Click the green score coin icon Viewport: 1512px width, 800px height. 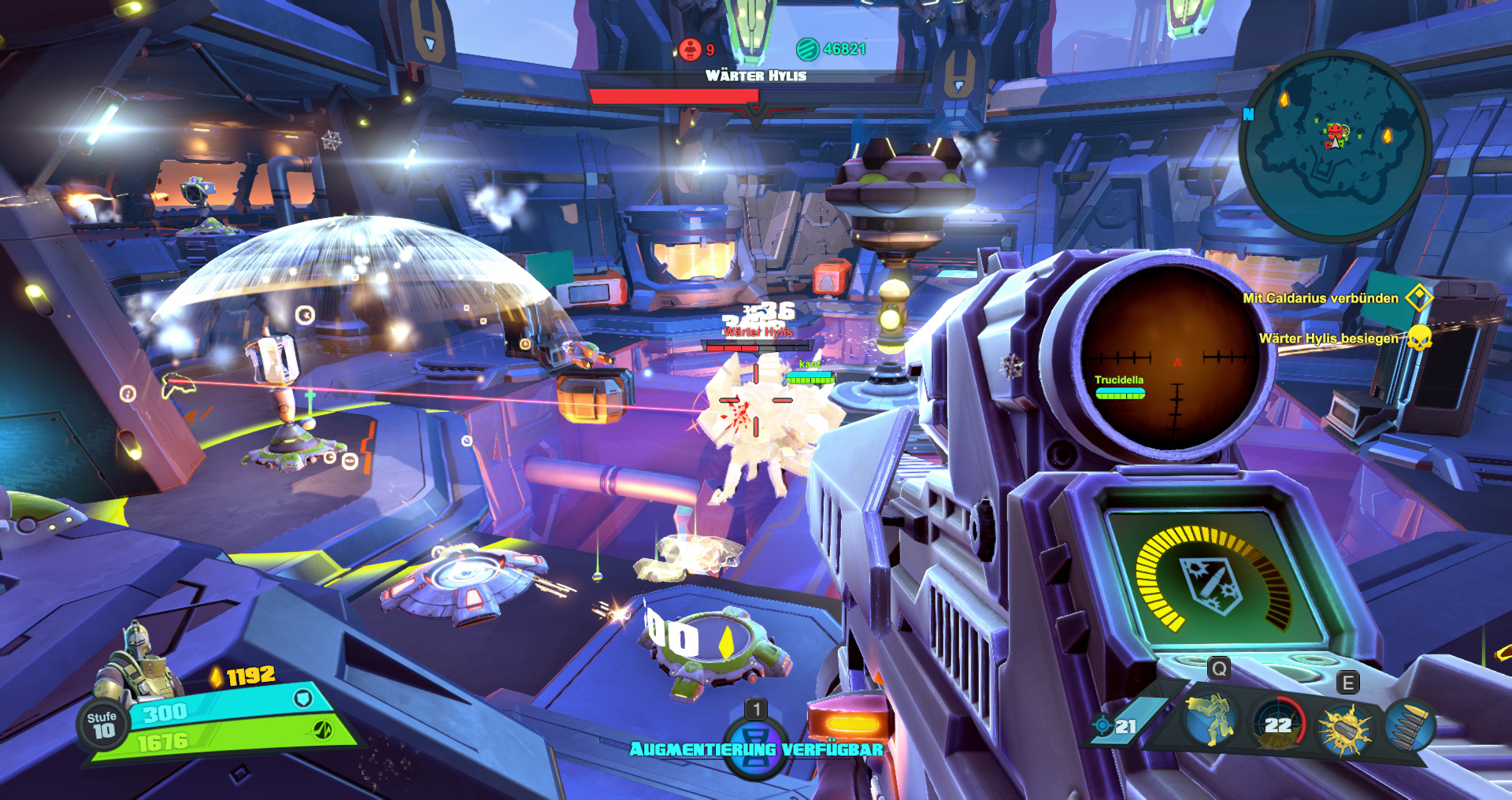[807, 50]
